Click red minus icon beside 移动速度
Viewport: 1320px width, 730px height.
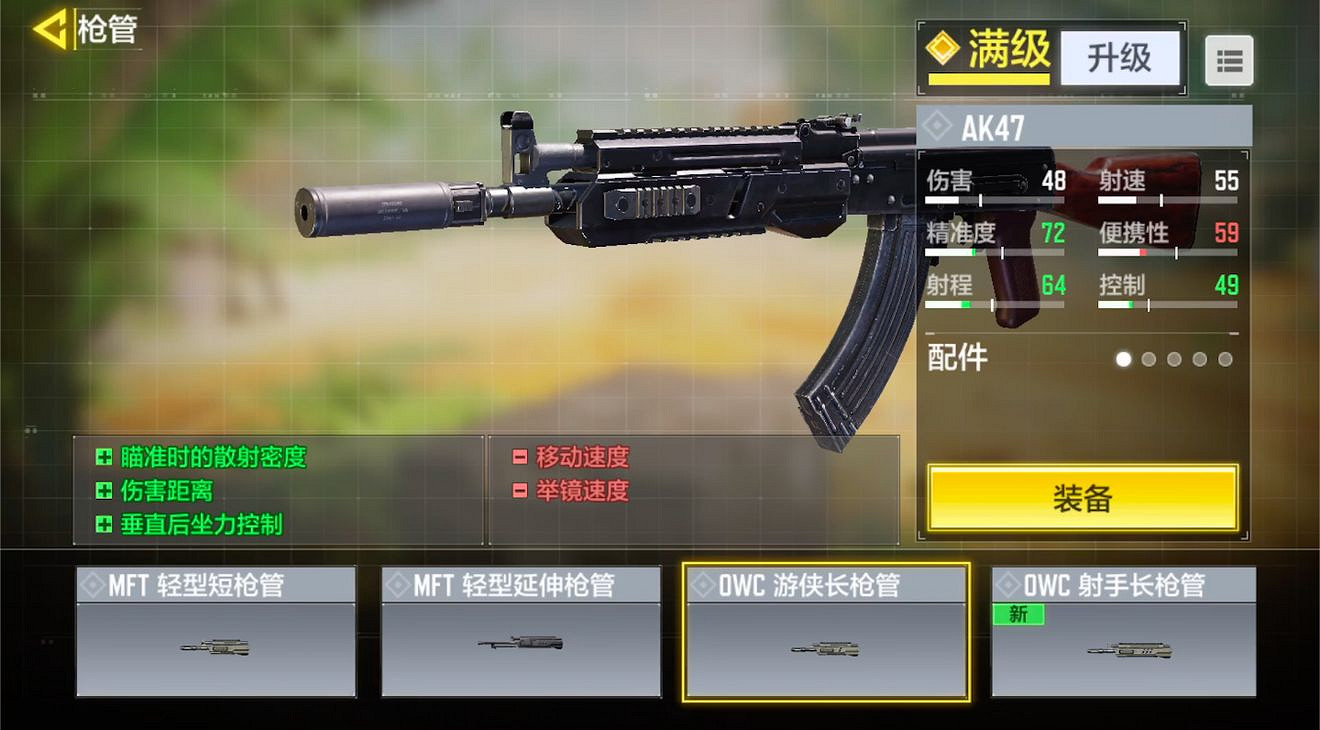(x=519, y=457)
